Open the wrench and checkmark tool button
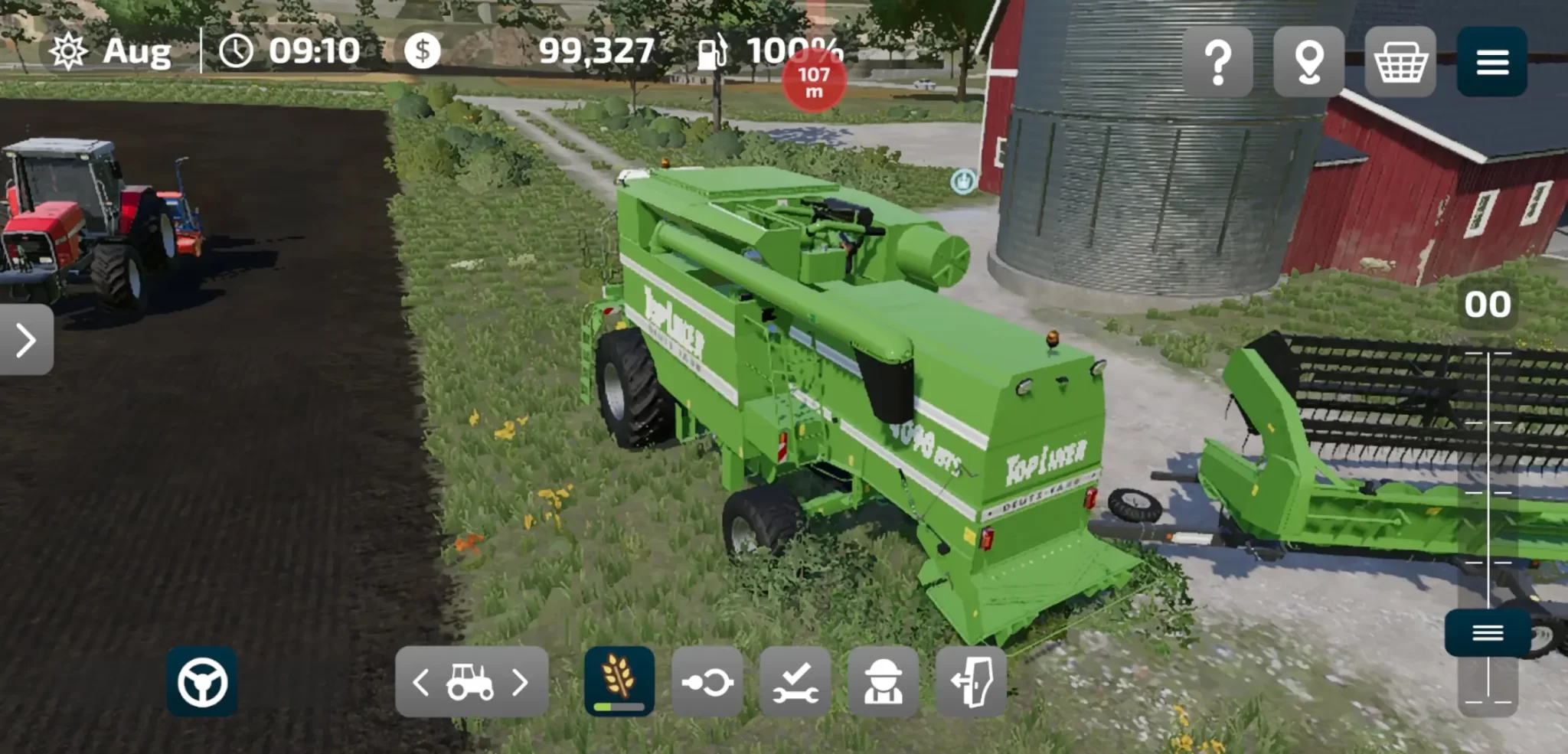 795,681
